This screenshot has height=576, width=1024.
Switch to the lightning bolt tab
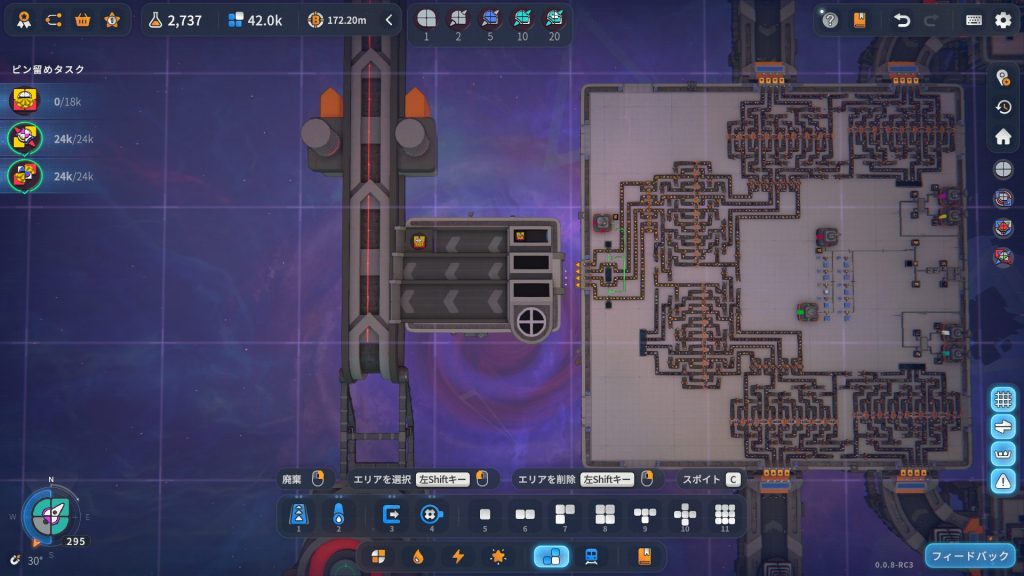click(x=458, y=556)
